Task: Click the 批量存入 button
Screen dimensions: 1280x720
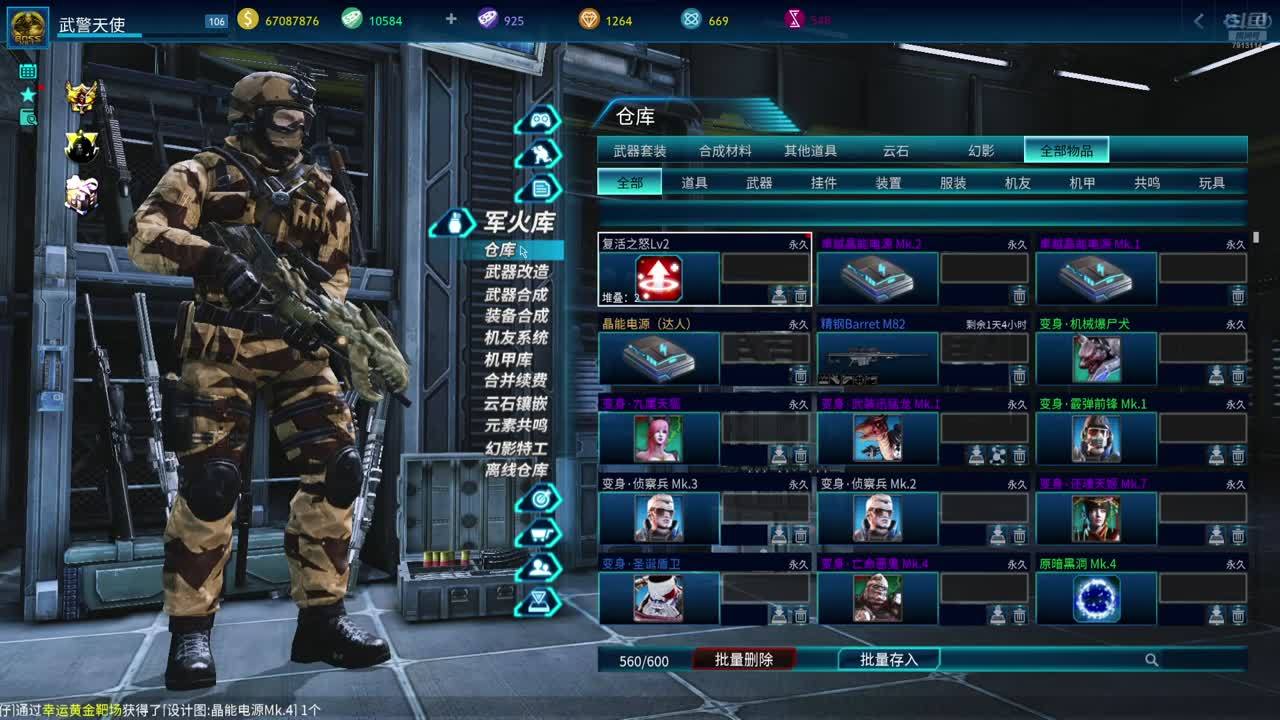Action: click(889, 660)
